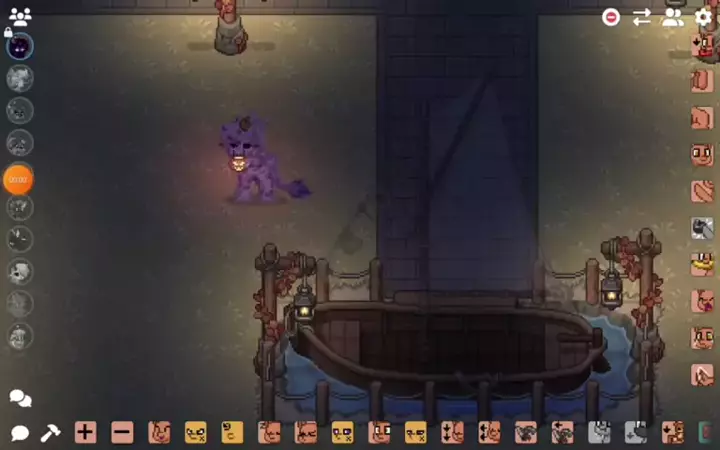Open the chat log bubbles icon
The image size is (720, 450).
20,398
